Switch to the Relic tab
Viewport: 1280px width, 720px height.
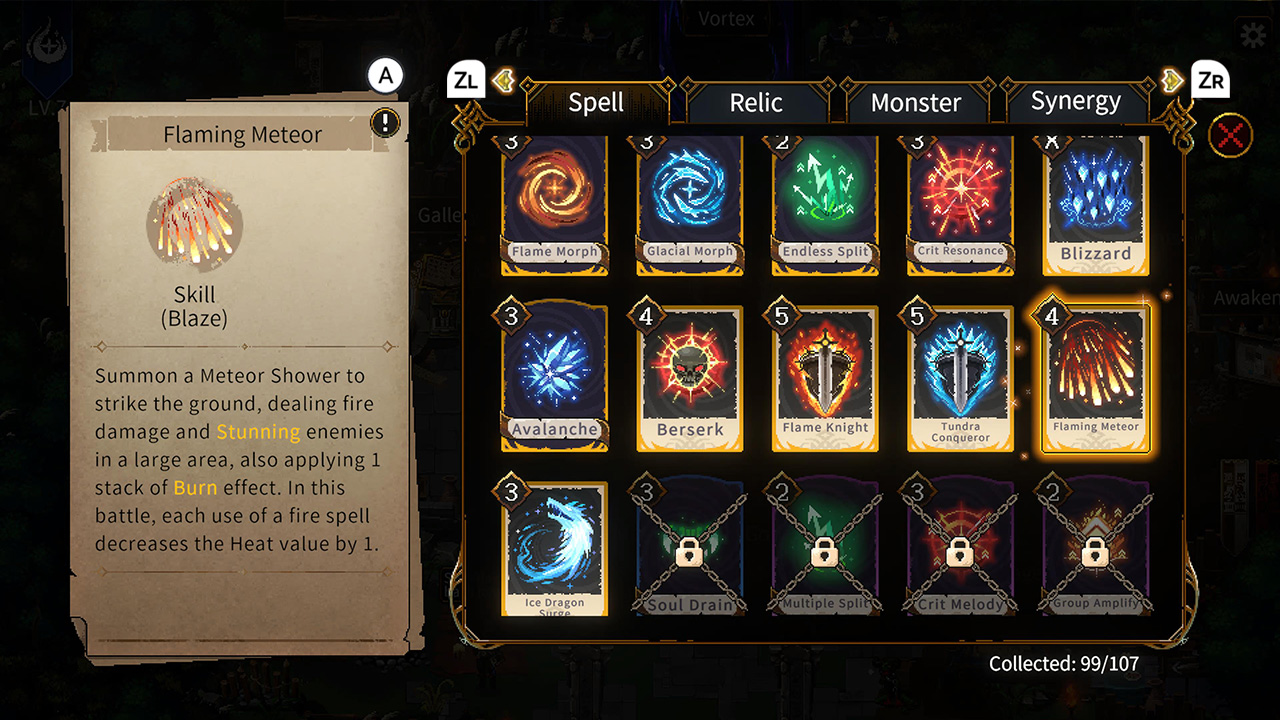tap(756, 102)
